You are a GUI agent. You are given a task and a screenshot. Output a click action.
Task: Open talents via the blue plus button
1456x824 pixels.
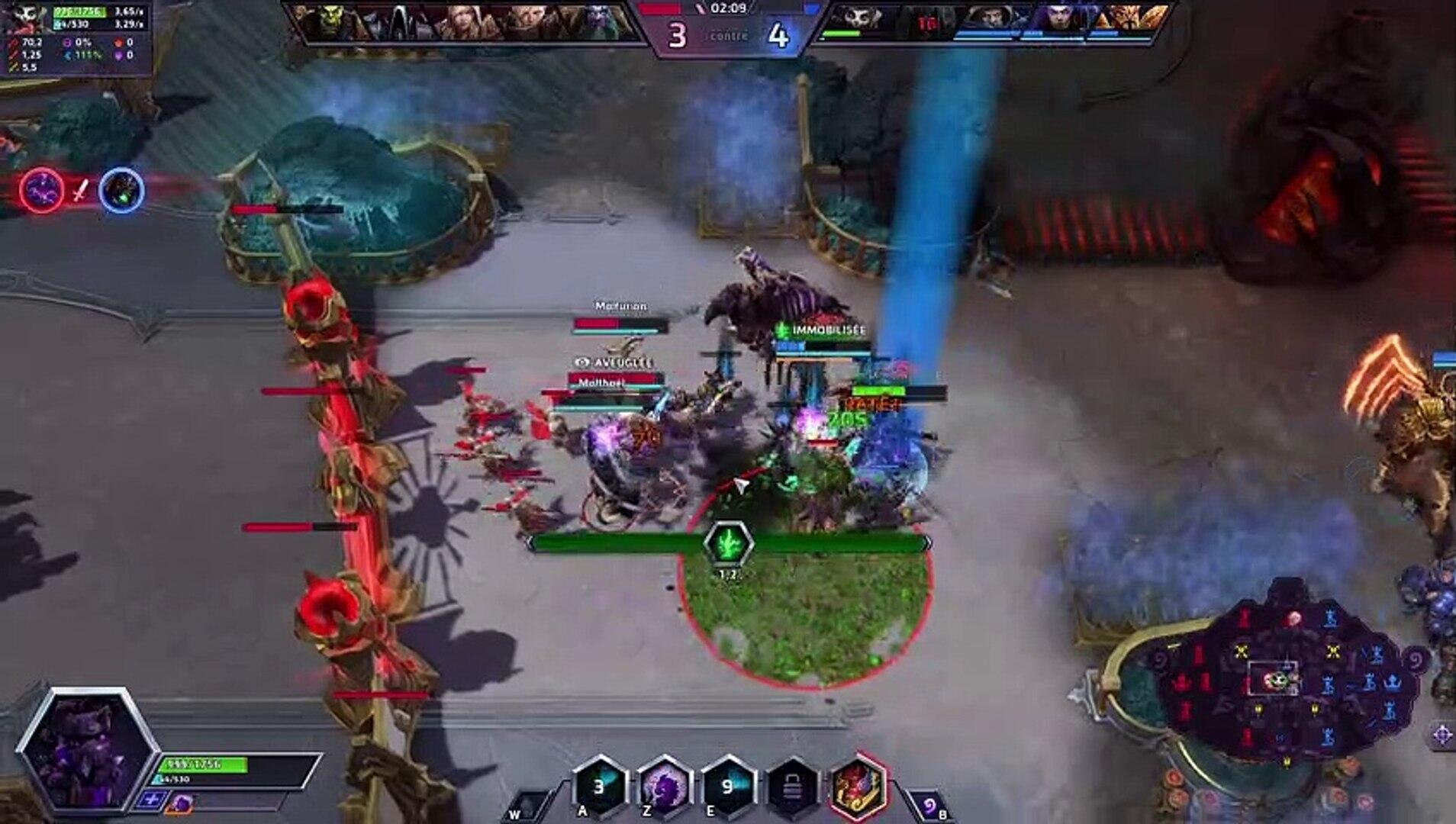tap(150, 800)
